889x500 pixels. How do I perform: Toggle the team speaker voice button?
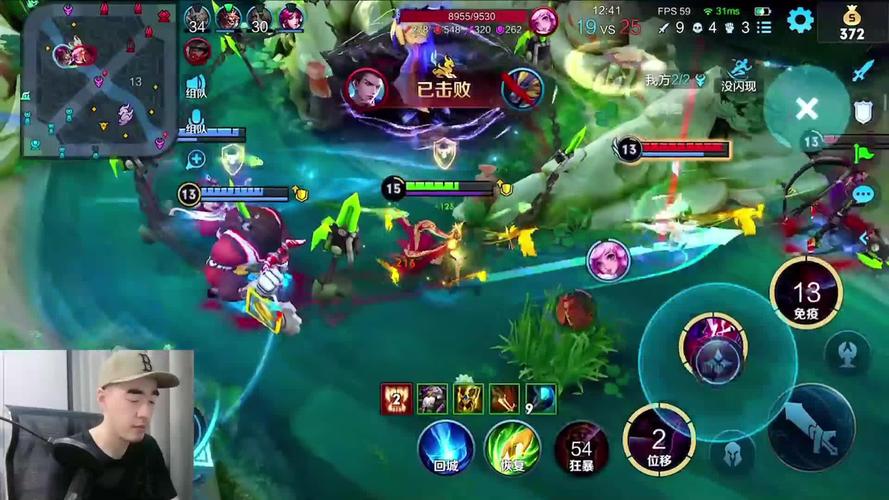pos(195,87)
